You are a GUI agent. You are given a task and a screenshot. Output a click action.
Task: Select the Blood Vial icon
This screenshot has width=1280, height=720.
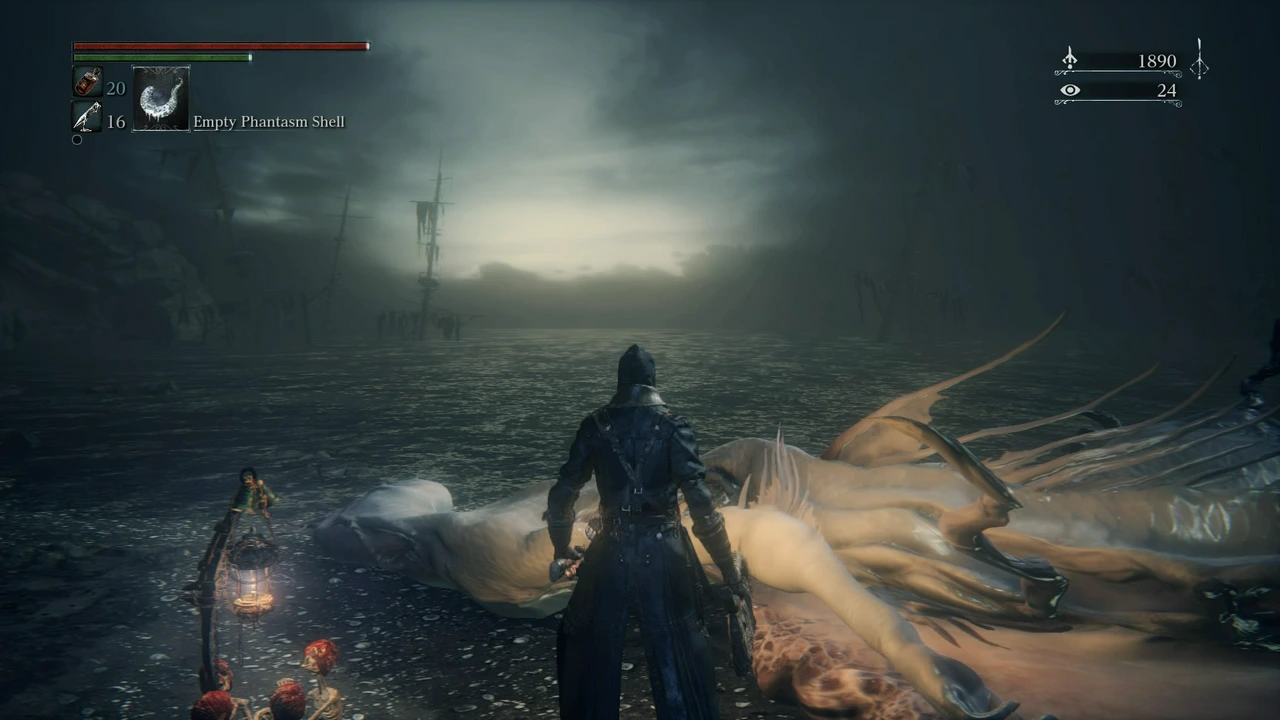88,82
